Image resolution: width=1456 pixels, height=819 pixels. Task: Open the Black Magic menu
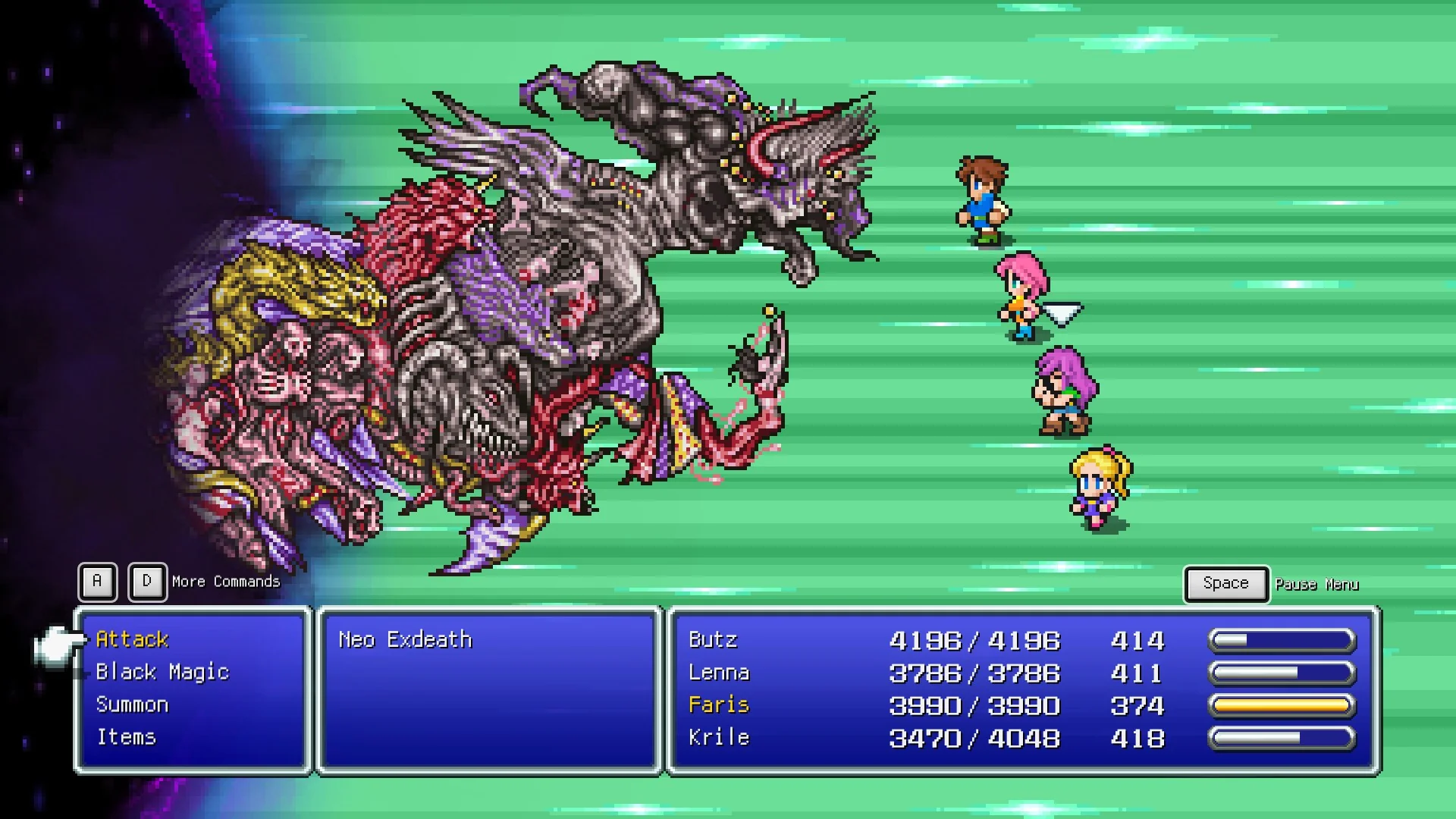(x=164, y=672)
